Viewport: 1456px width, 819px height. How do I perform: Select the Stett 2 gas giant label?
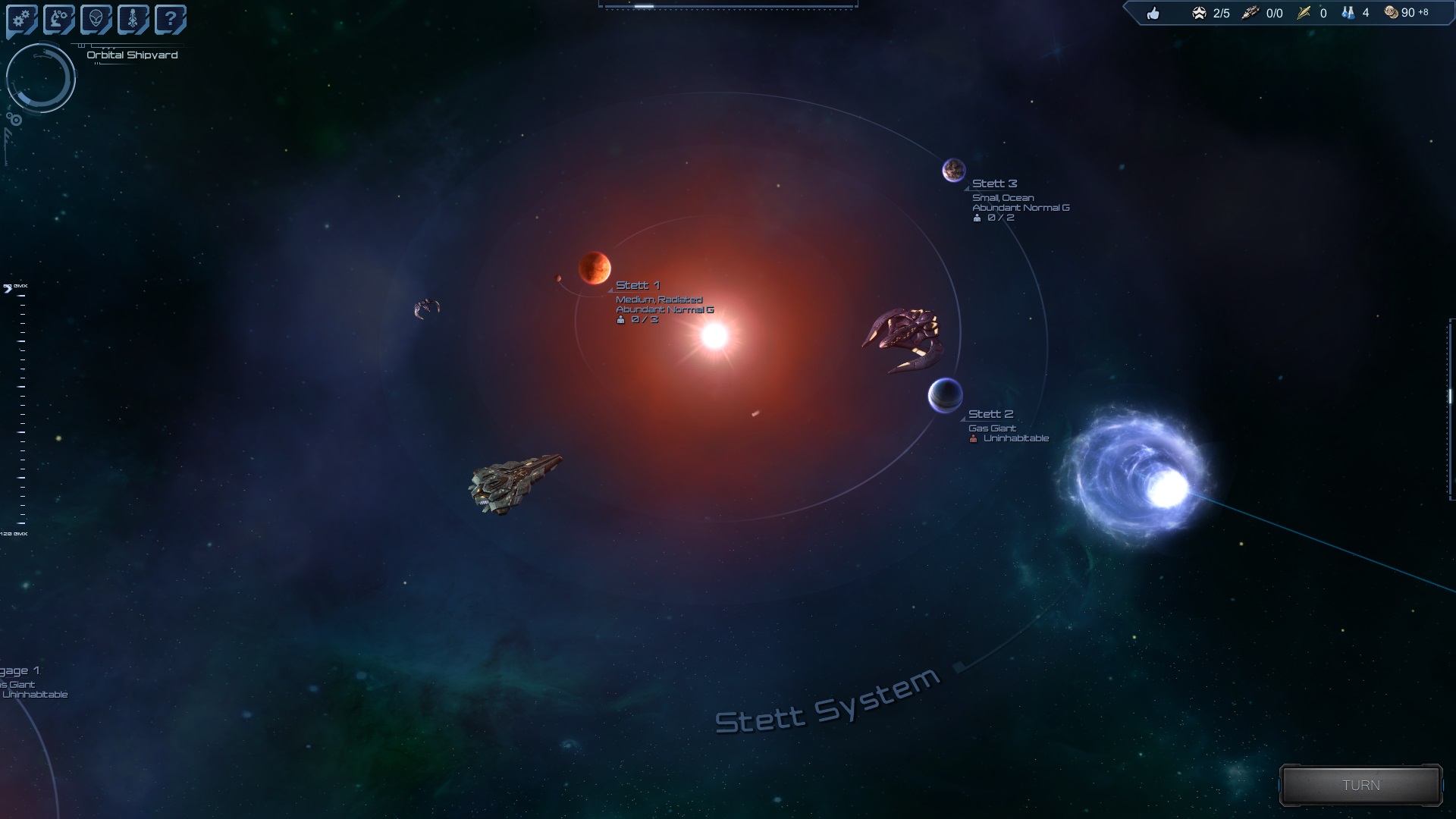(x=990, y=414)
